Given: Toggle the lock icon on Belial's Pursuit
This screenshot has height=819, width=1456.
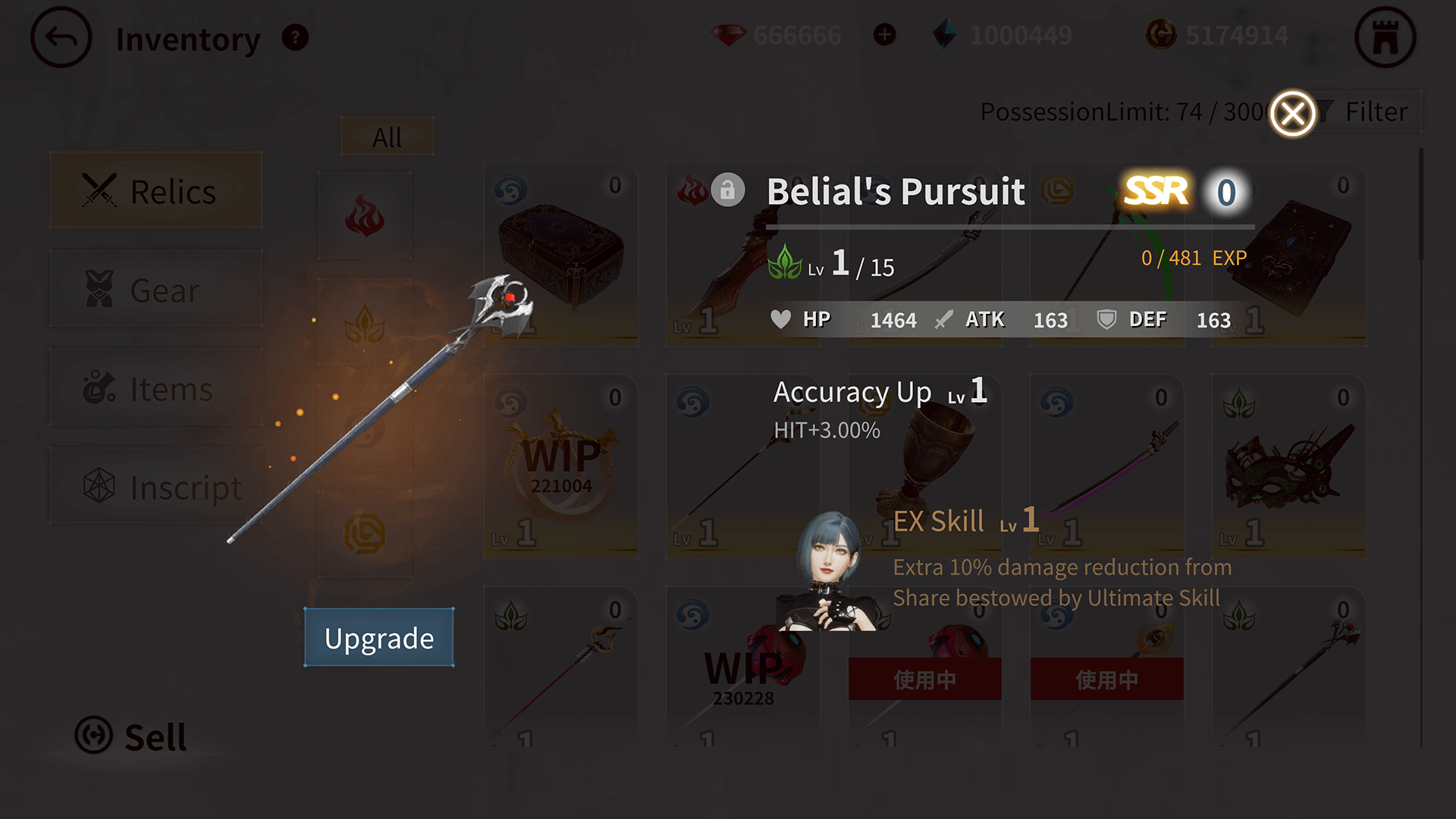Looking at the screenshot, I should [727, 190].
